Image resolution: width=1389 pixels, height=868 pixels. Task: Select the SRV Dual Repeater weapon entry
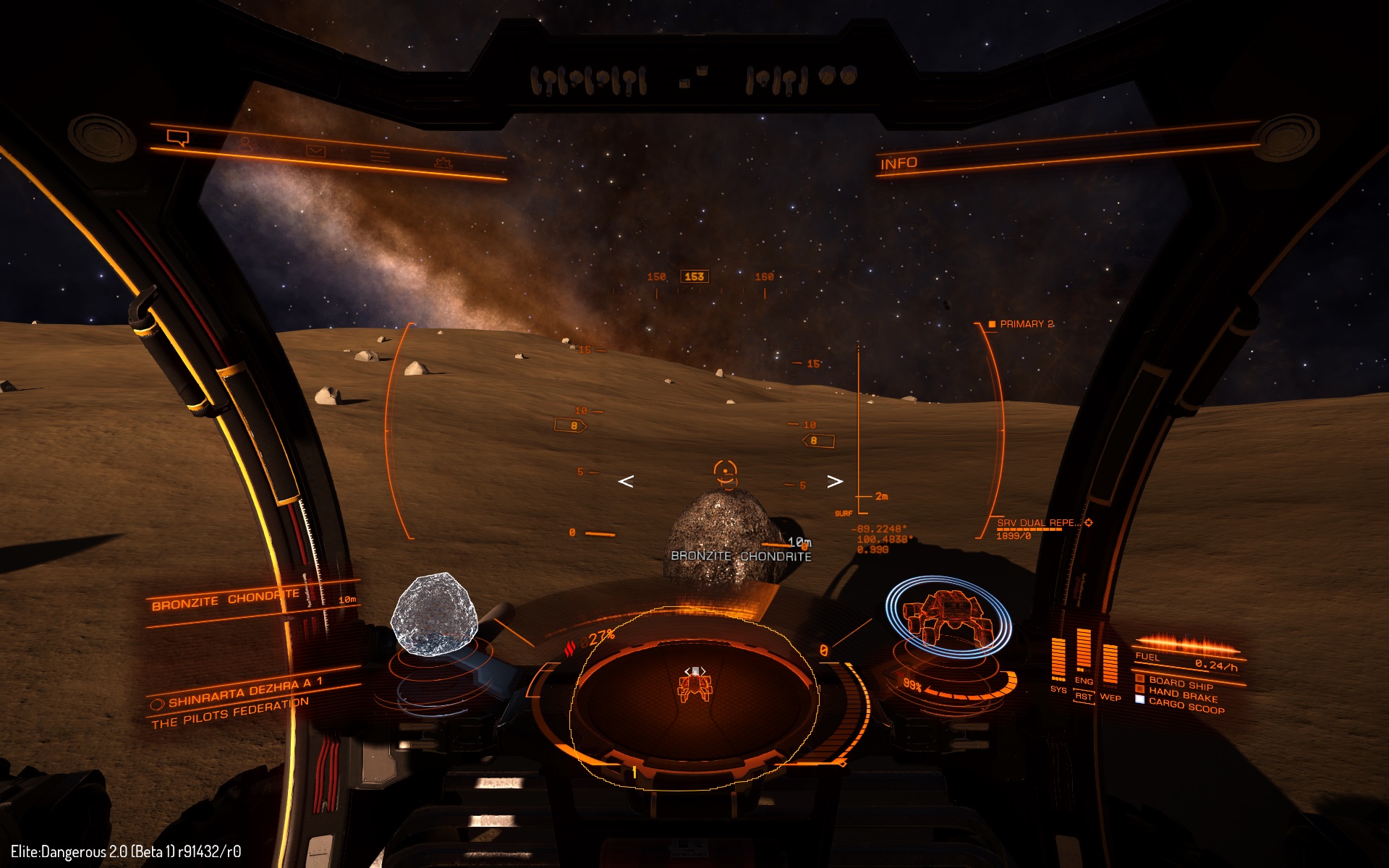[1039, 523]
